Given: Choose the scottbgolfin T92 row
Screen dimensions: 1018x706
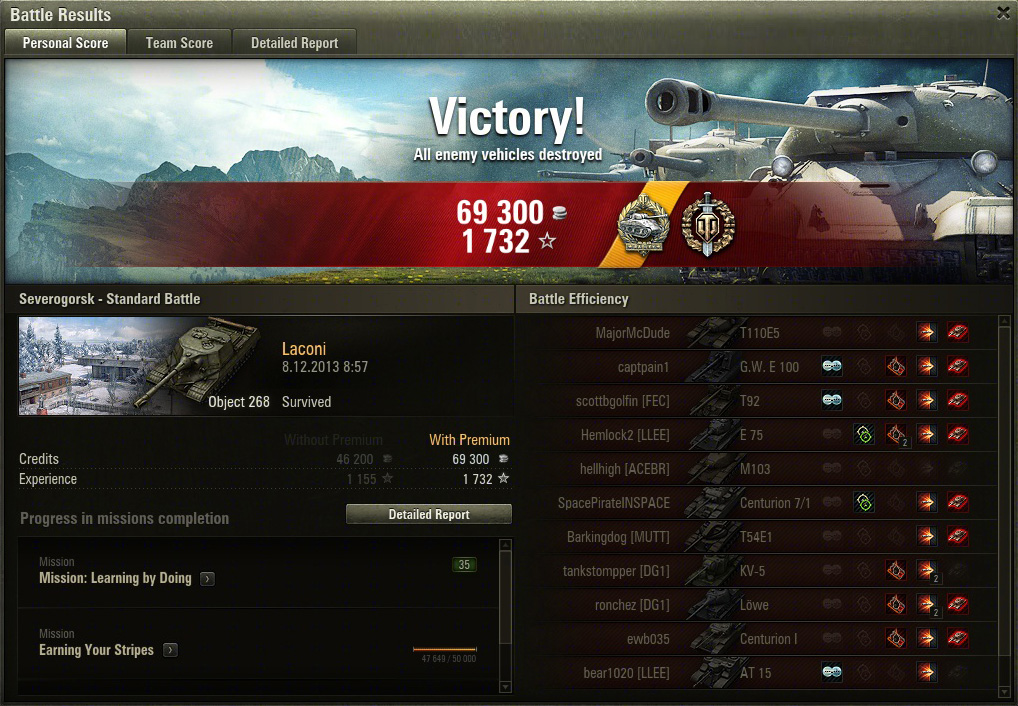Looking at the screenshot, I should pyautogui.click(x=760, y=401).
